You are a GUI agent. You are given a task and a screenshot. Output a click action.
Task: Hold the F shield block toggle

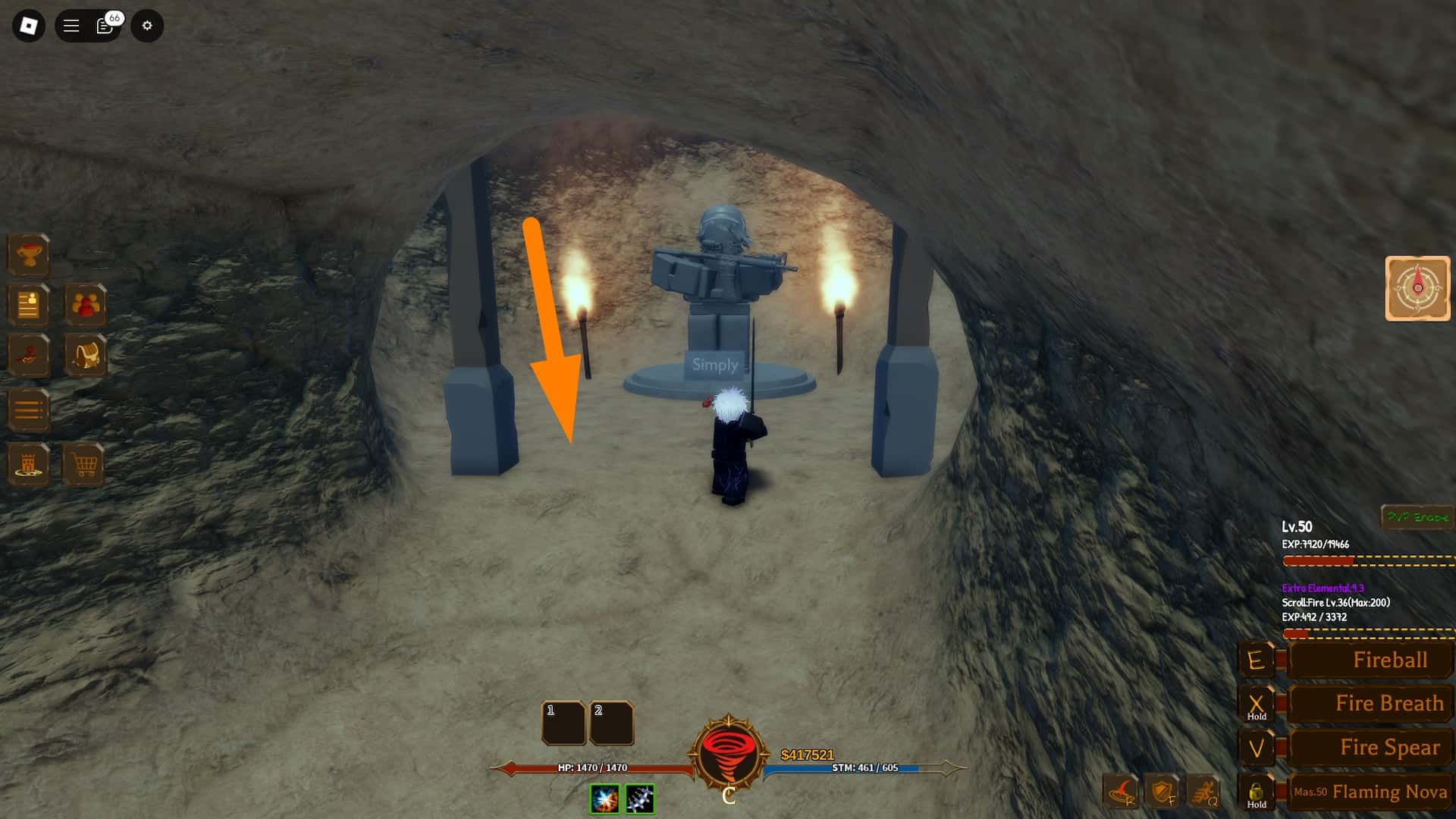pyautogui.click(x=1159, y=790)
